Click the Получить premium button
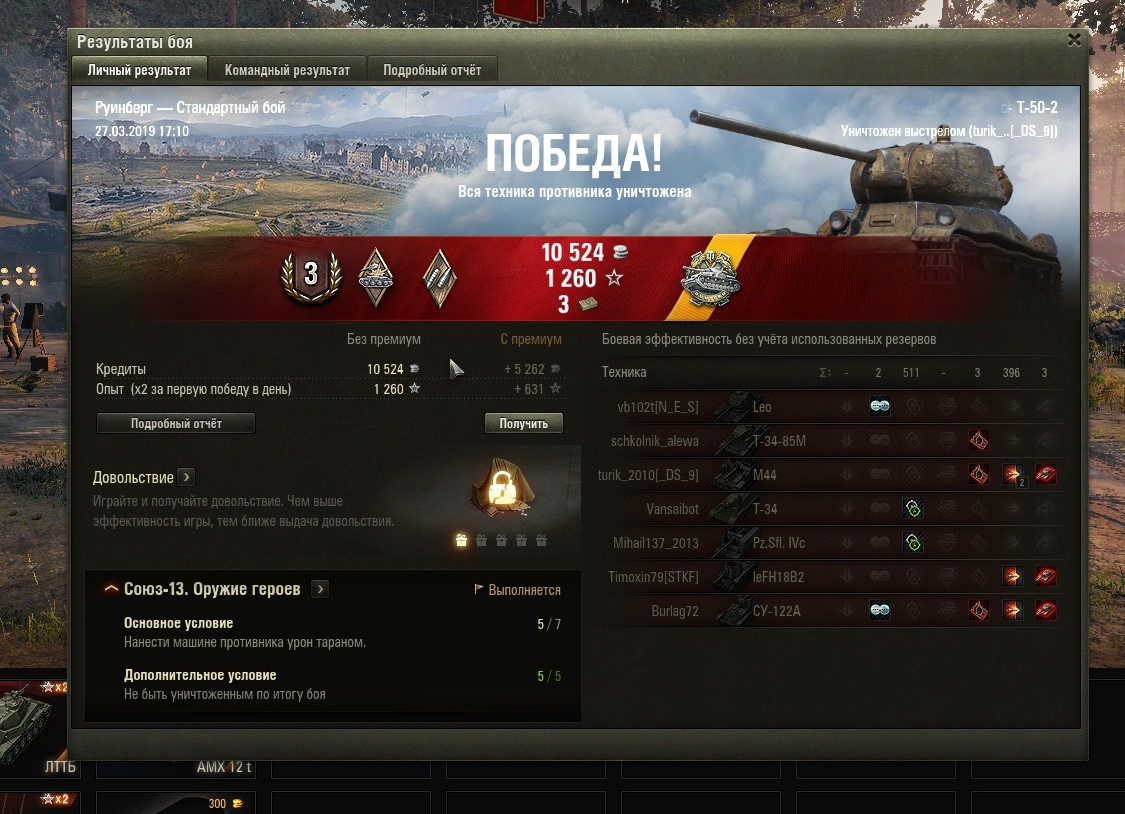Screen dimensions: 1125x814 (523, 424)
